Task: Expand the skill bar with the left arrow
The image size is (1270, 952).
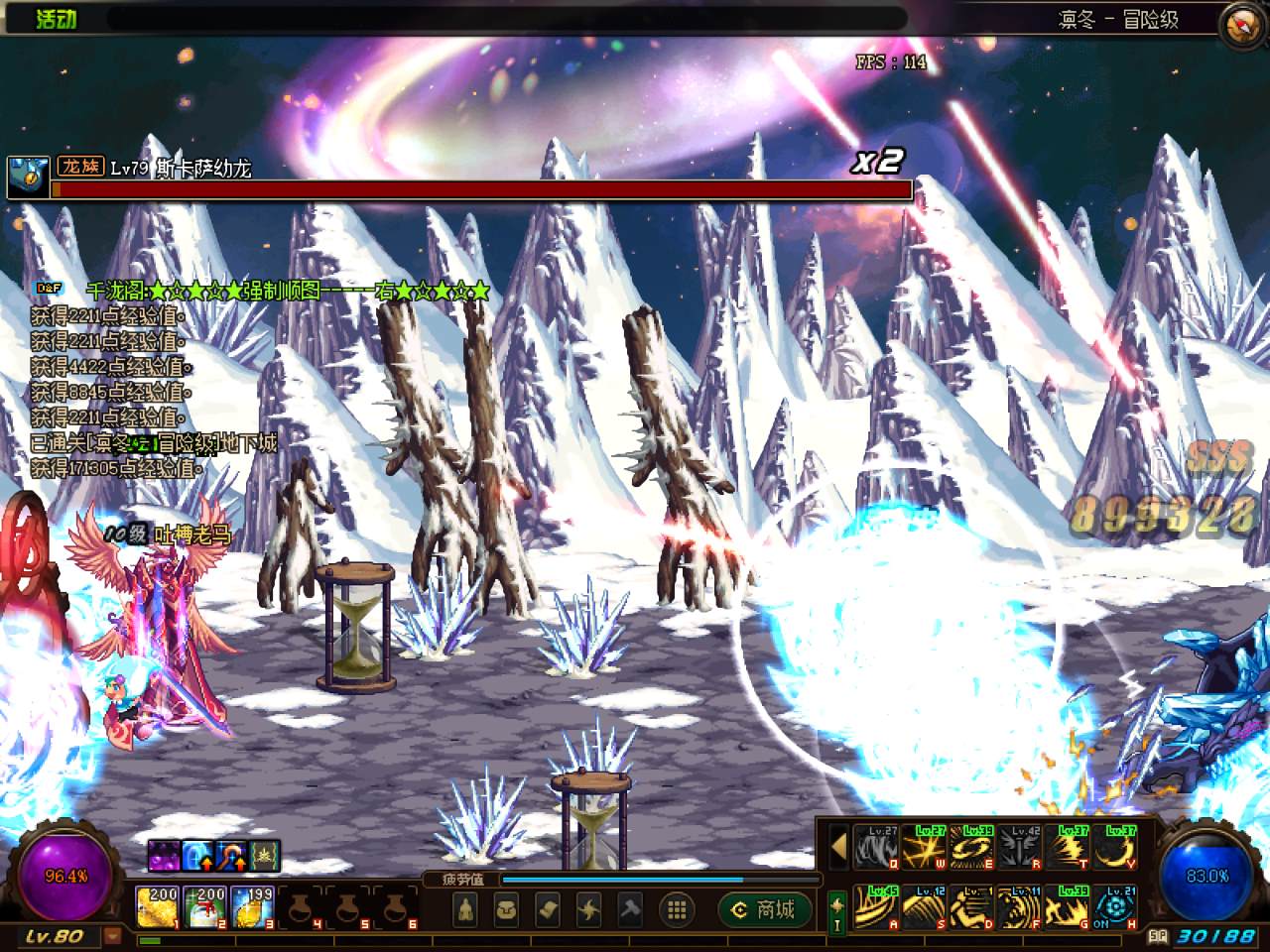Action: [838, 849]
